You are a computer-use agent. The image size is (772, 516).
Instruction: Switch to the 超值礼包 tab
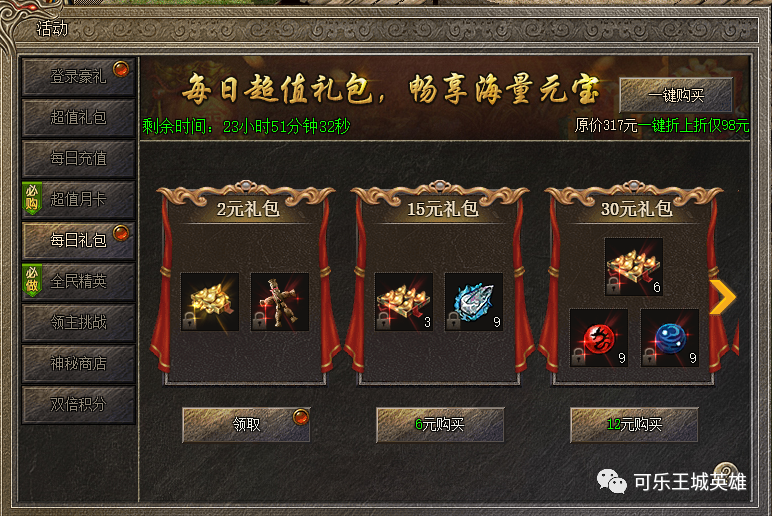78,117
